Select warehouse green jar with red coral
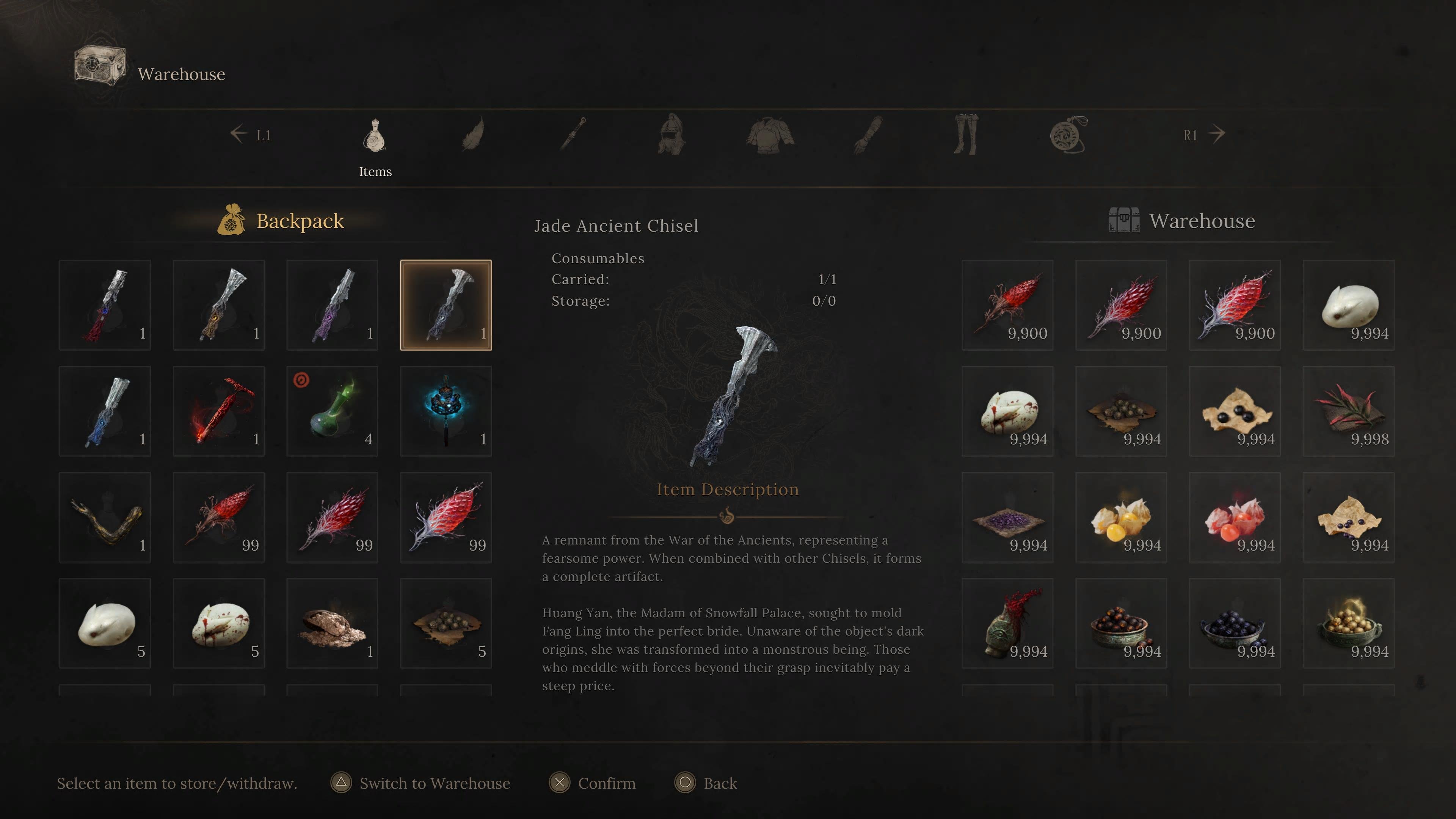 click(1007, 623)
